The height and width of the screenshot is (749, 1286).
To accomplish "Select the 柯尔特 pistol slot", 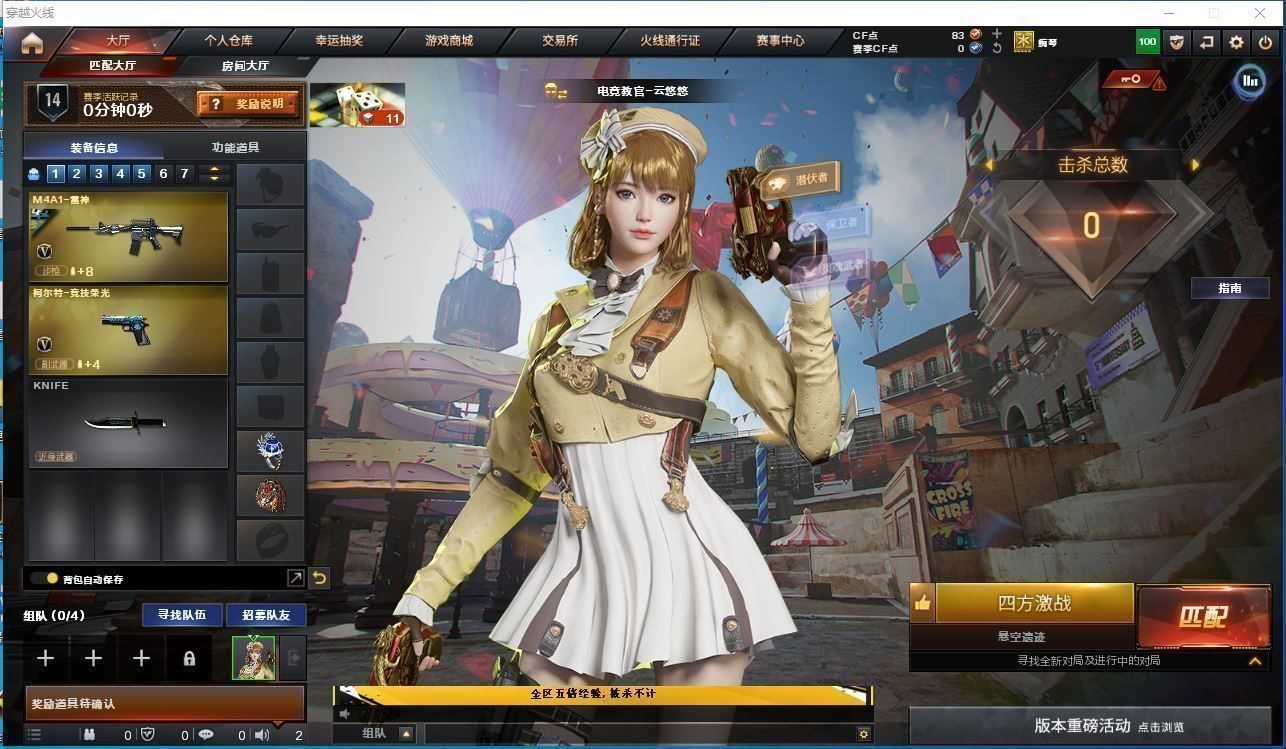I will pyautogui.click(x=129, y=331).
